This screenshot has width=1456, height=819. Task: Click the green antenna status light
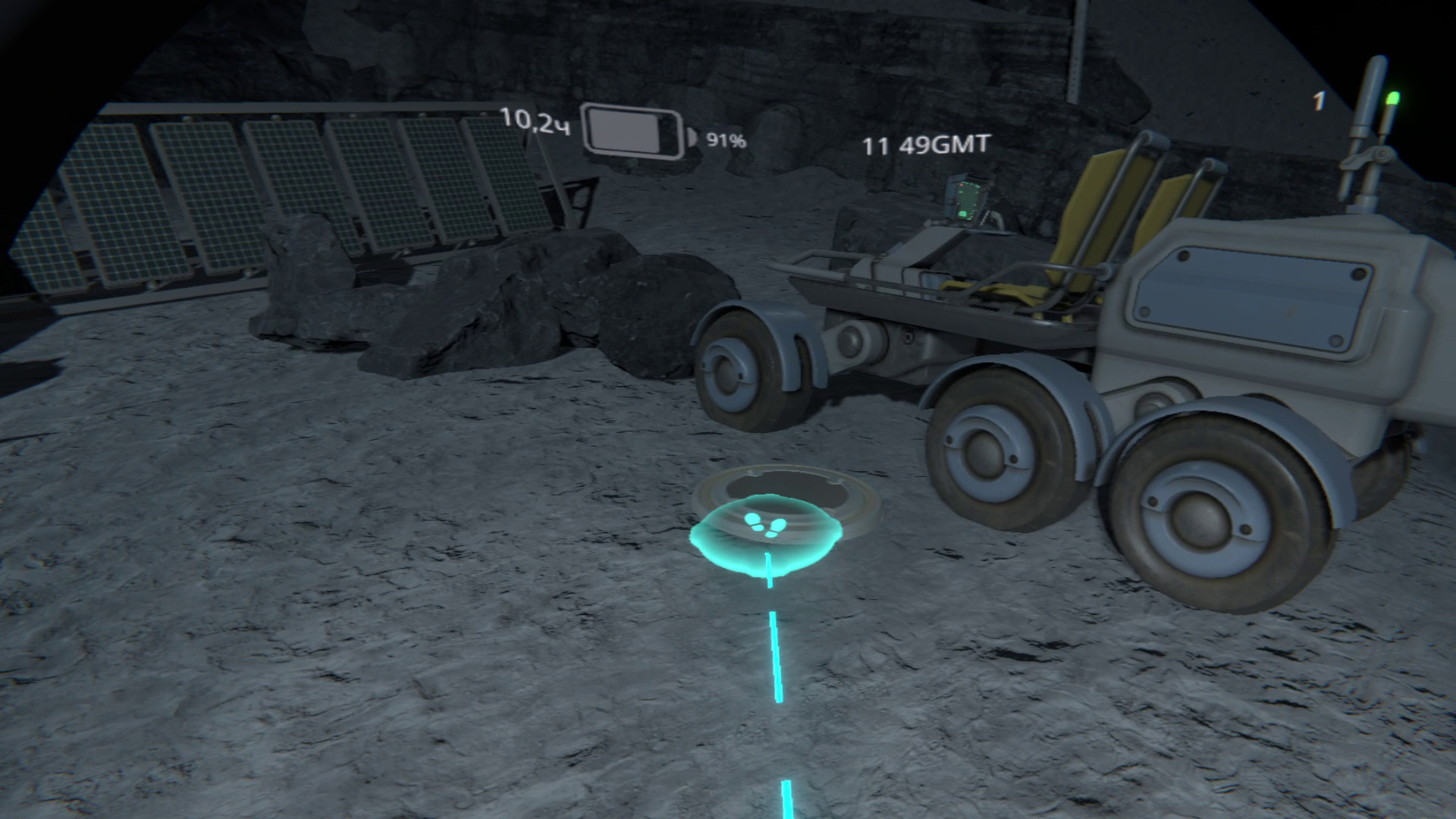coord(1394,97)
